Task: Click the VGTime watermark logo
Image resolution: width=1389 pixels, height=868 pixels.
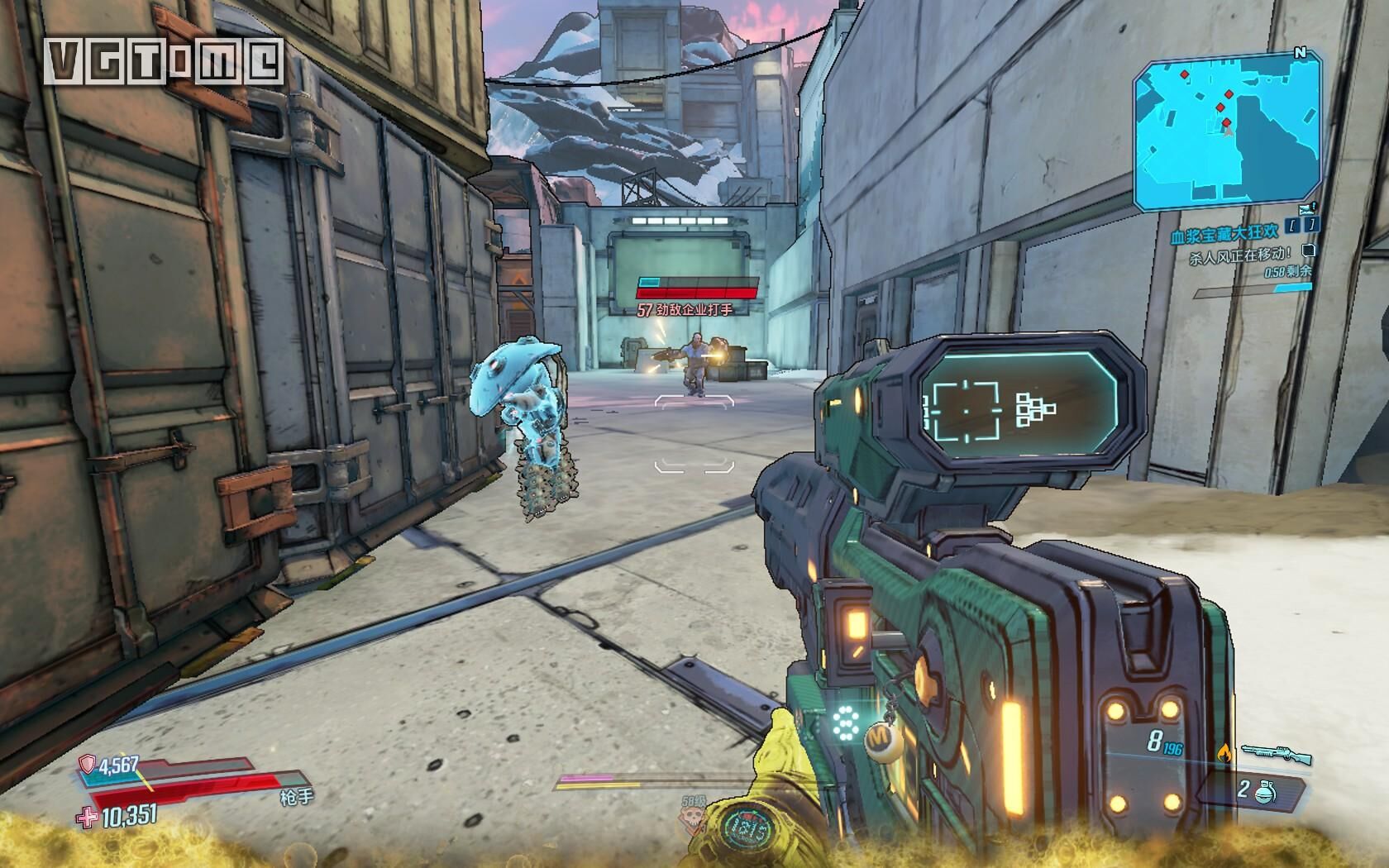Action: point(165,60)
